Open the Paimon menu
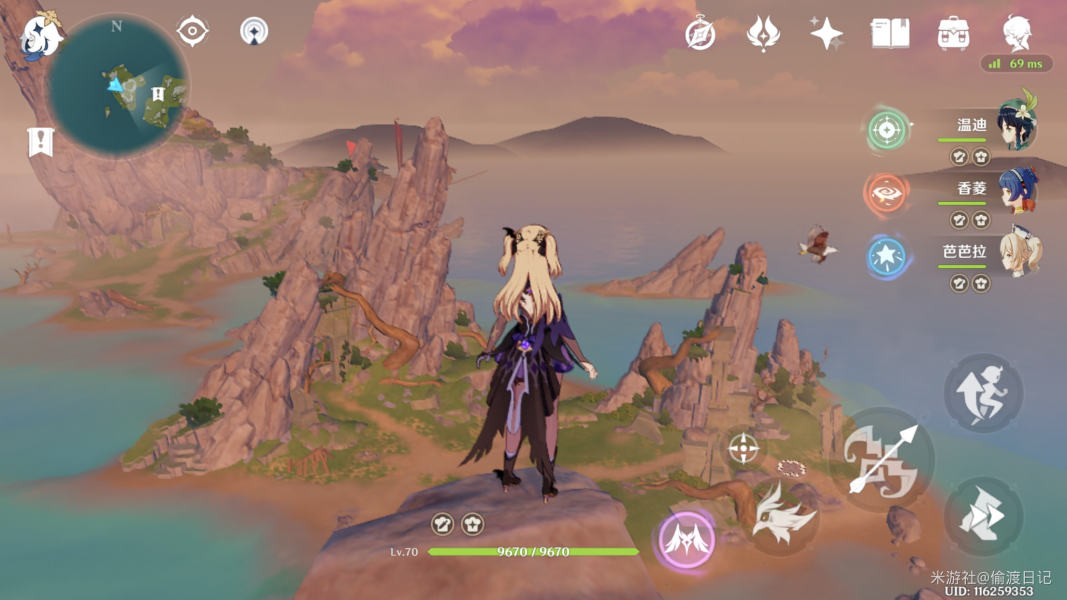Viewport: 1067px width, 600px height. click(40, 36)
